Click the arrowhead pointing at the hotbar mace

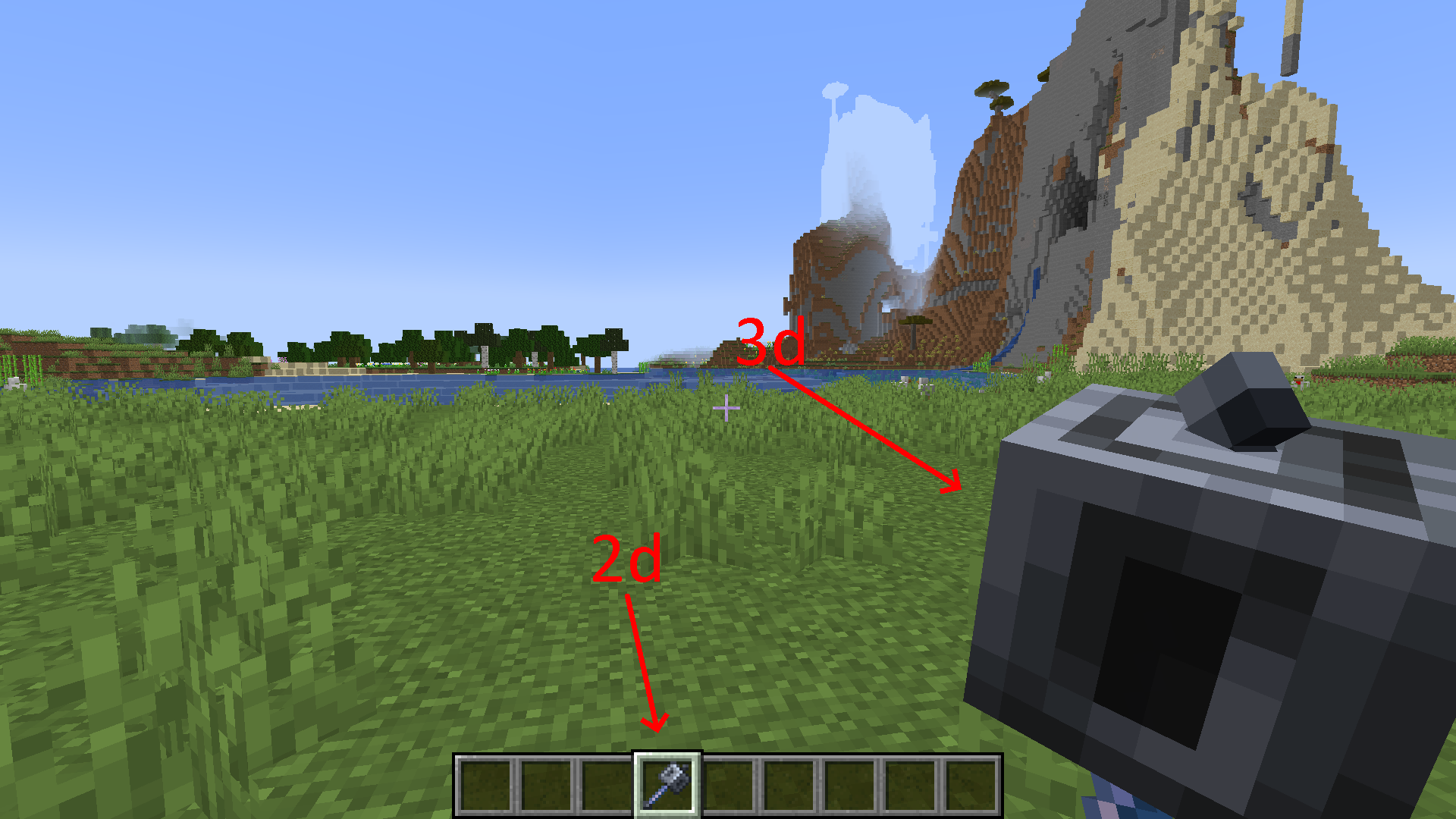coord(655,722)
